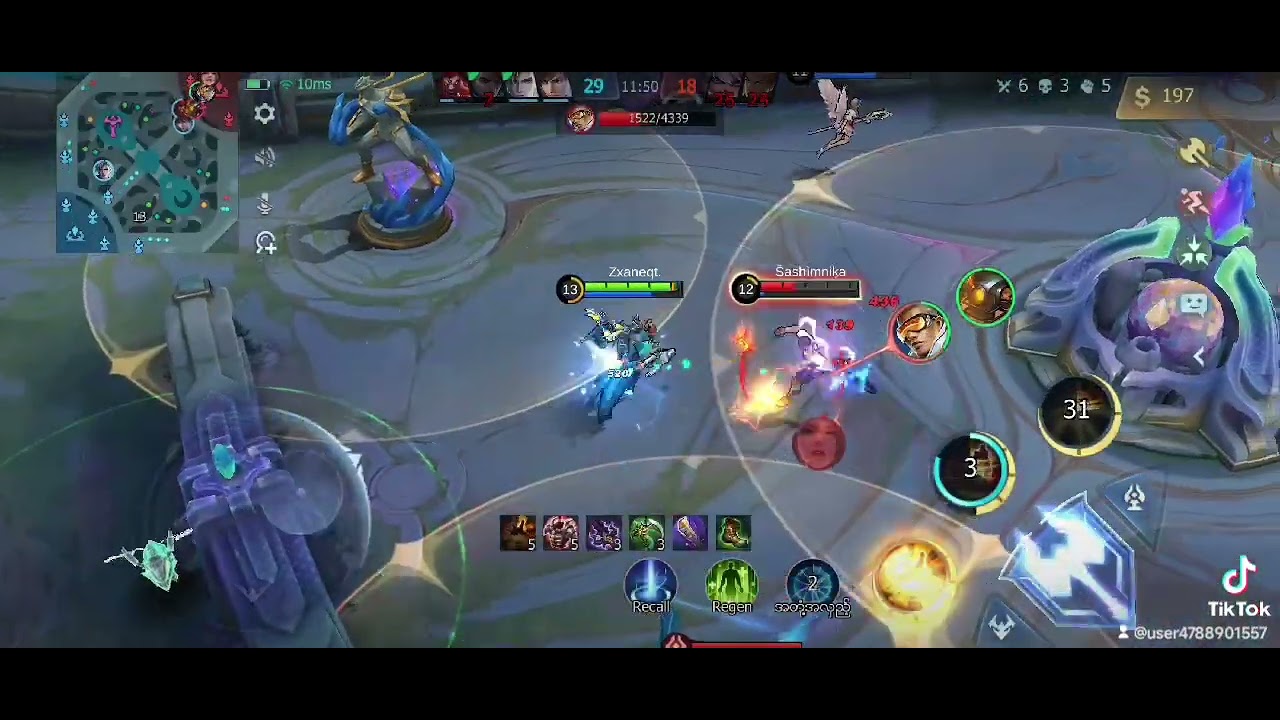Toggle the muted microphone icon
1280x720 pixels.
[x=264, y=203]
